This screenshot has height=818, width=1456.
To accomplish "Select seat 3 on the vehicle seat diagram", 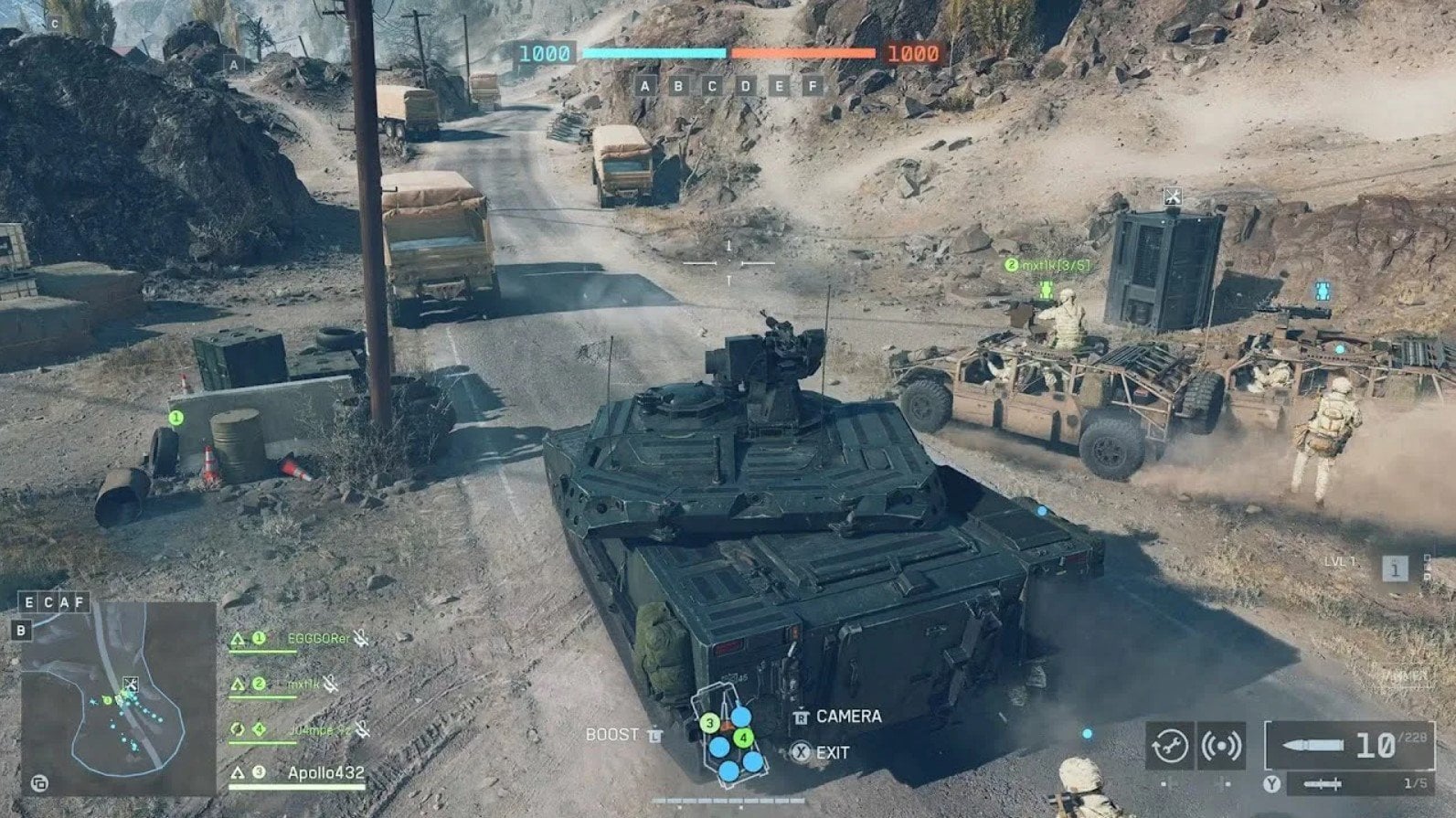I will (710, 722).
